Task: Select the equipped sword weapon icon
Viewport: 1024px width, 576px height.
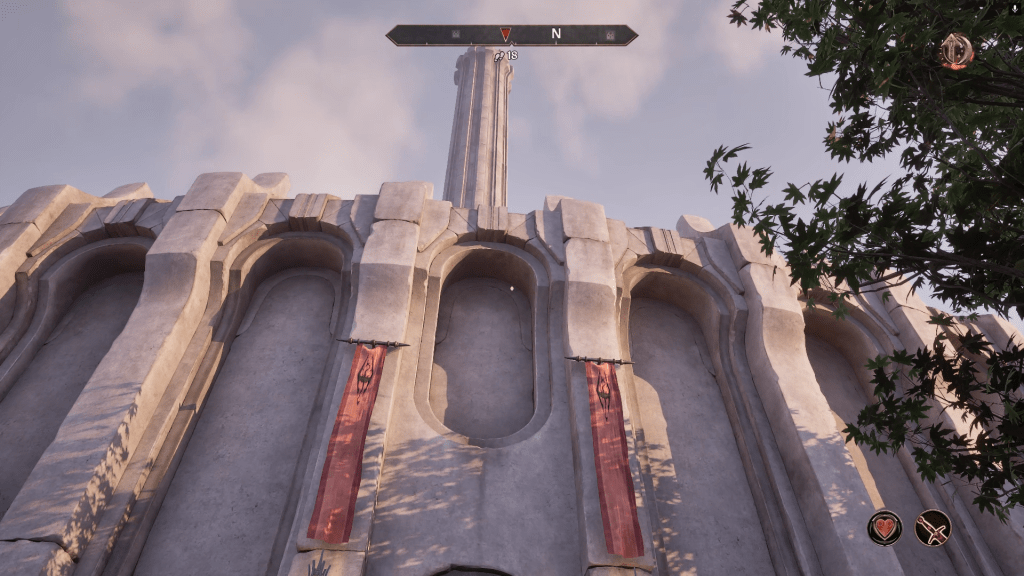Action: click(933, 527)
